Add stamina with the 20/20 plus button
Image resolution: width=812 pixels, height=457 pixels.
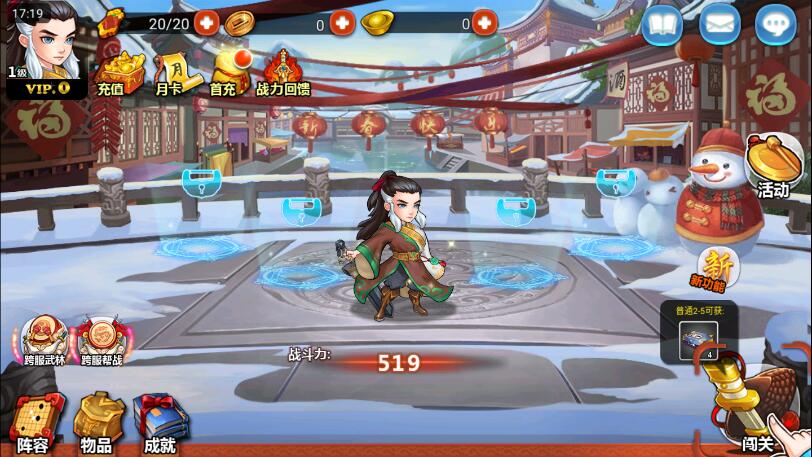click(x=207, y=22)
